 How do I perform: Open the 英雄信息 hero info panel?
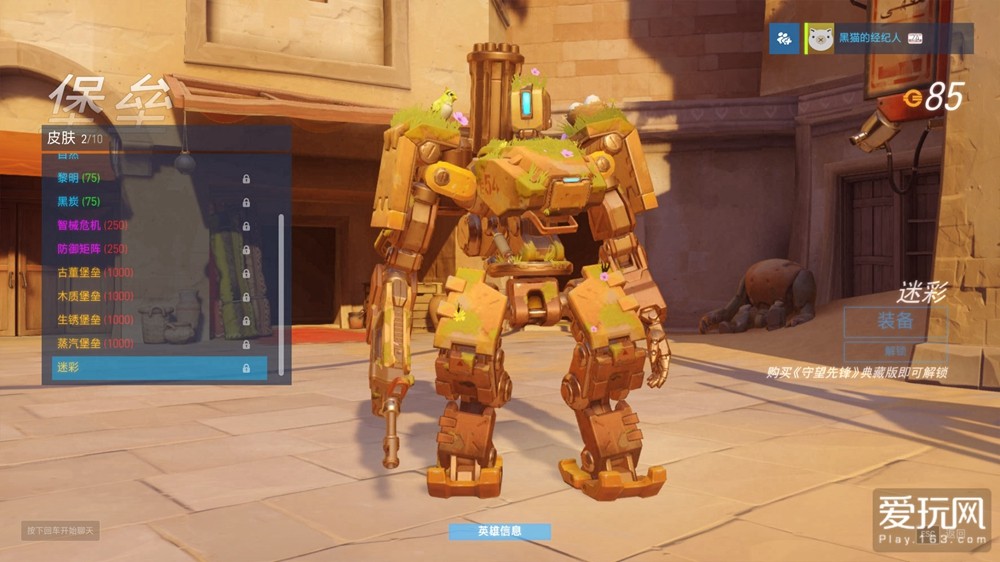click(x=500, y=531)
